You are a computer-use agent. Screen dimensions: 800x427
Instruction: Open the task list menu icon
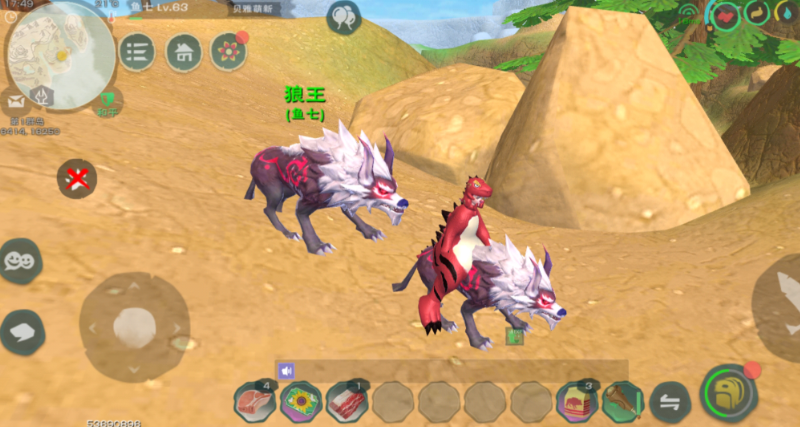point(137,51)
